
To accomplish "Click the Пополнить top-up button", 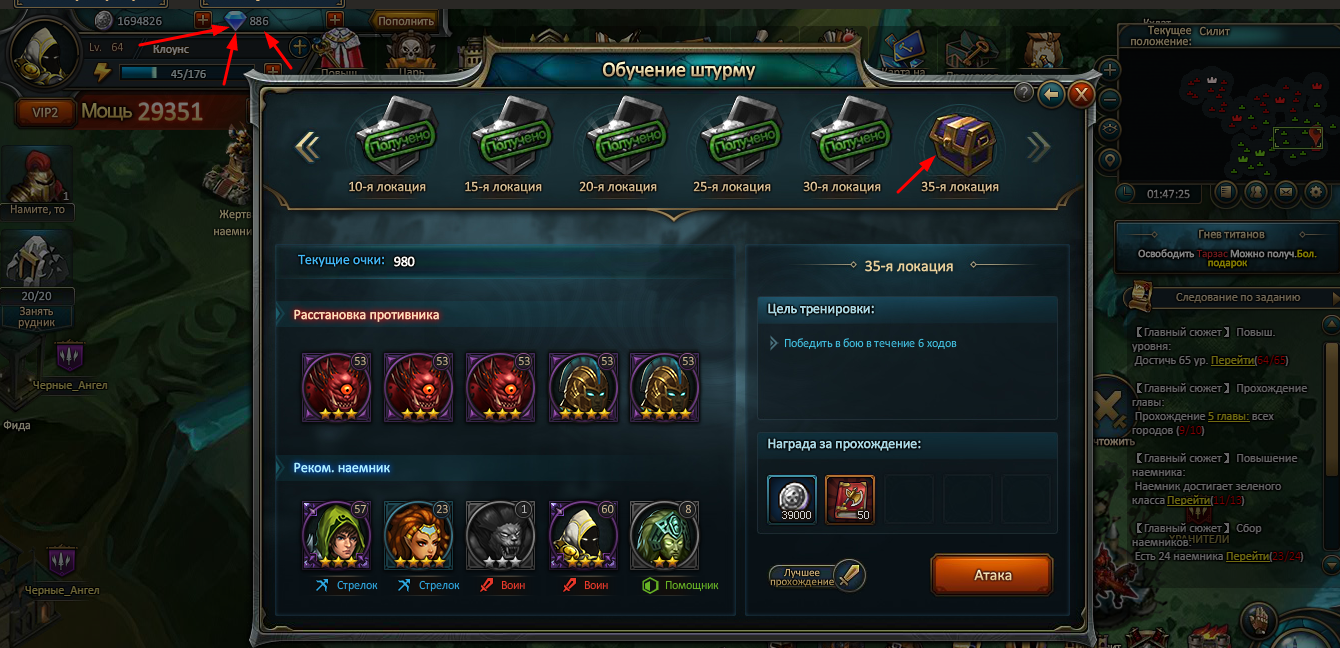I will coord(406,20).
